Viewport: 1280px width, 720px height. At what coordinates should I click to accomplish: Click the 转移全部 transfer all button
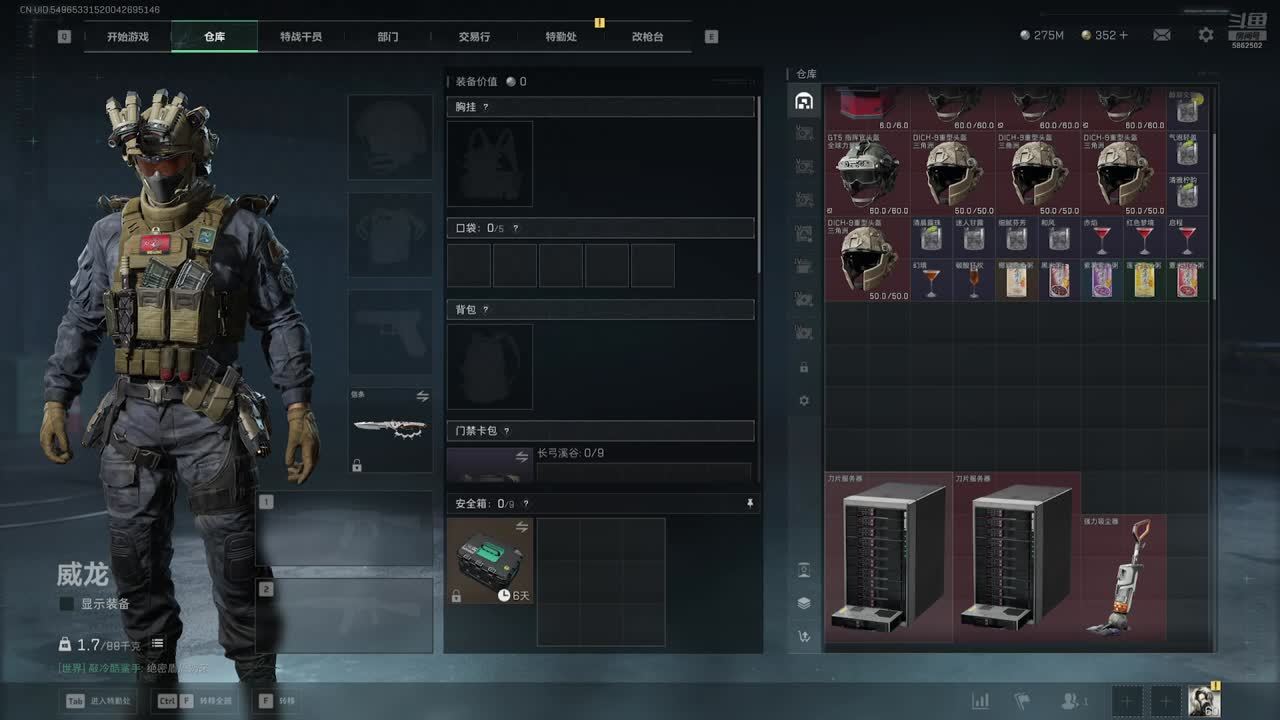tap(195, 701)
